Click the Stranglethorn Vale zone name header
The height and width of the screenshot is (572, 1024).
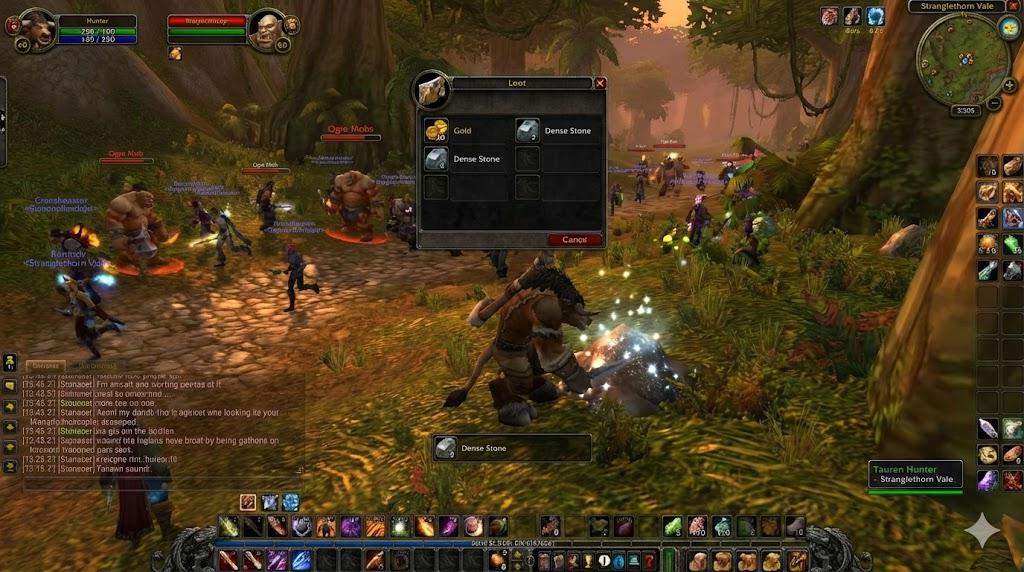click(956, 6)
